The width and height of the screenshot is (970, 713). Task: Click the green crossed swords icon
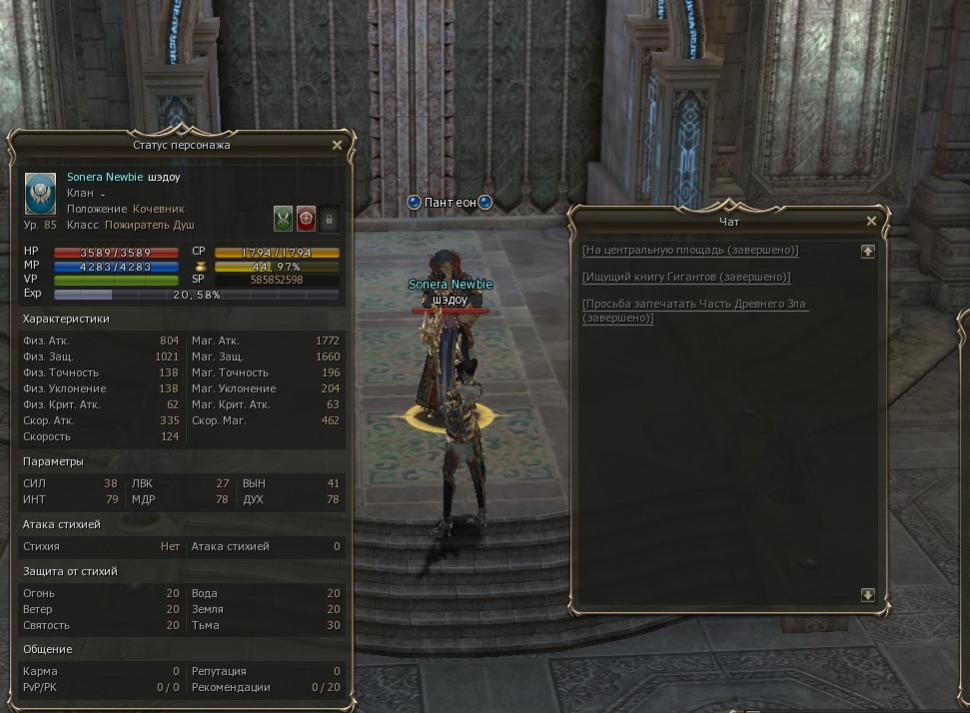pyautogui.click(x=283, y=218)
